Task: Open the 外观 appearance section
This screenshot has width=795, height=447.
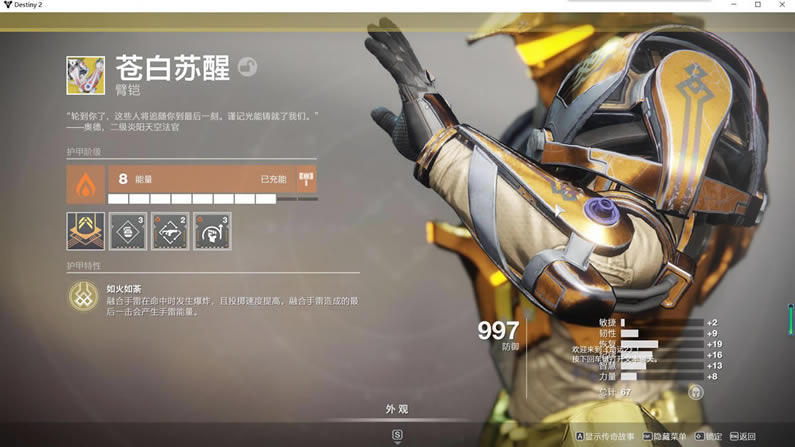Action: coord(397,409)
